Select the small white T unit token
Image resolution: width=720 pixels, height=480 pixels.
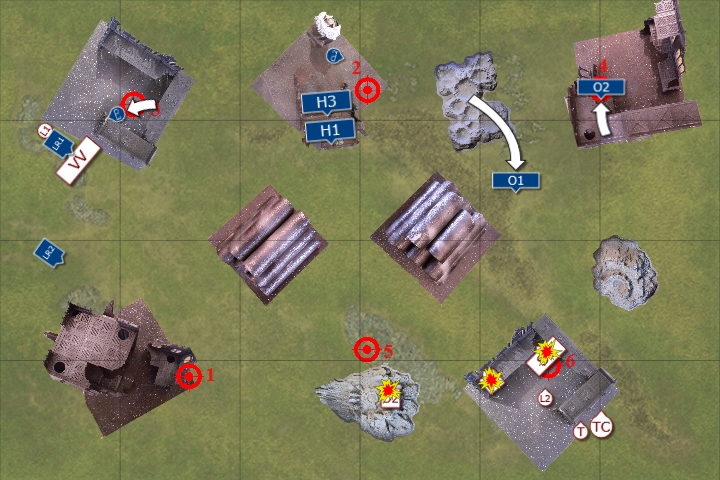[581, 432]
